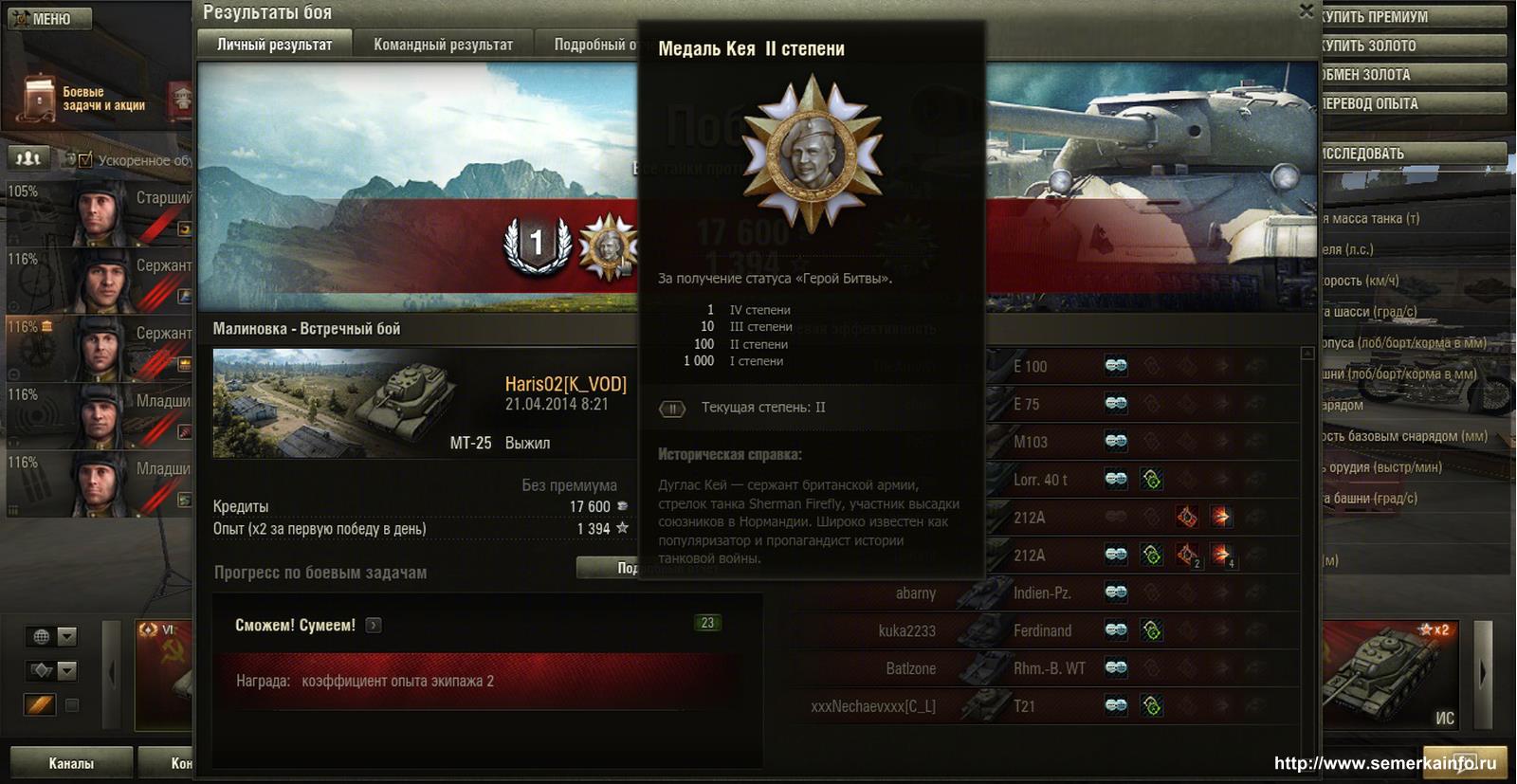Expand the Сможем! Сумеем! task details
Screen dimensions: 1517x784
point(374,625)
